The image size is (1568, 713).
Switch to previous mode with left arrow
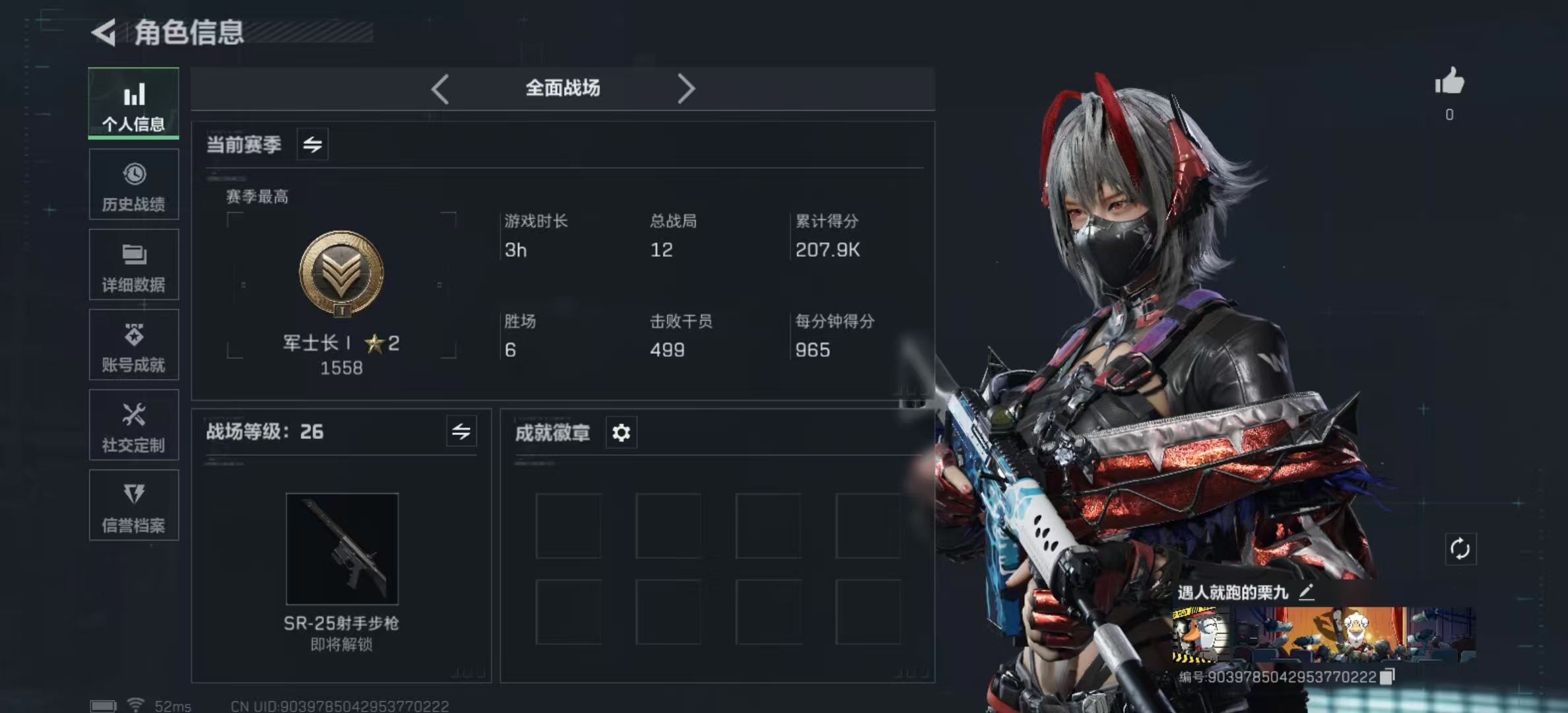(440, 88)
